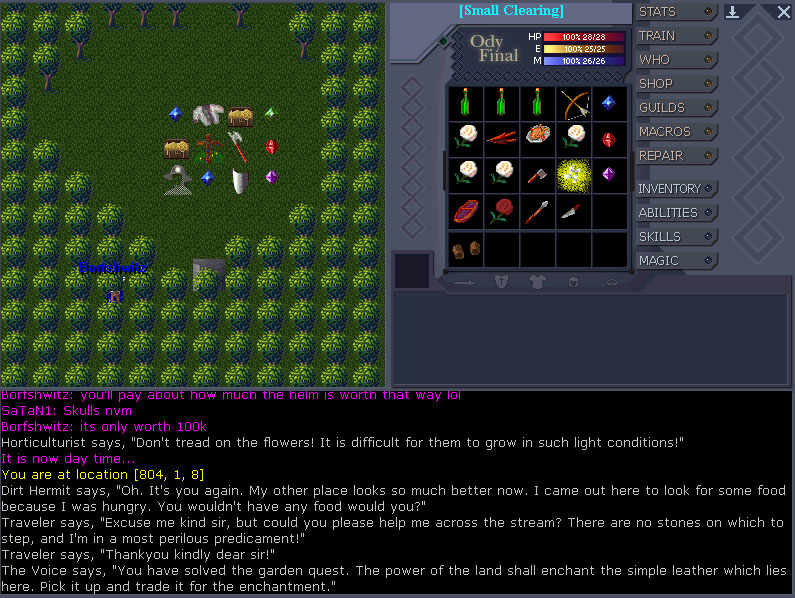The image size is (795, 598).
Task: Click the minimize arrow button
Action: (732, 12)
